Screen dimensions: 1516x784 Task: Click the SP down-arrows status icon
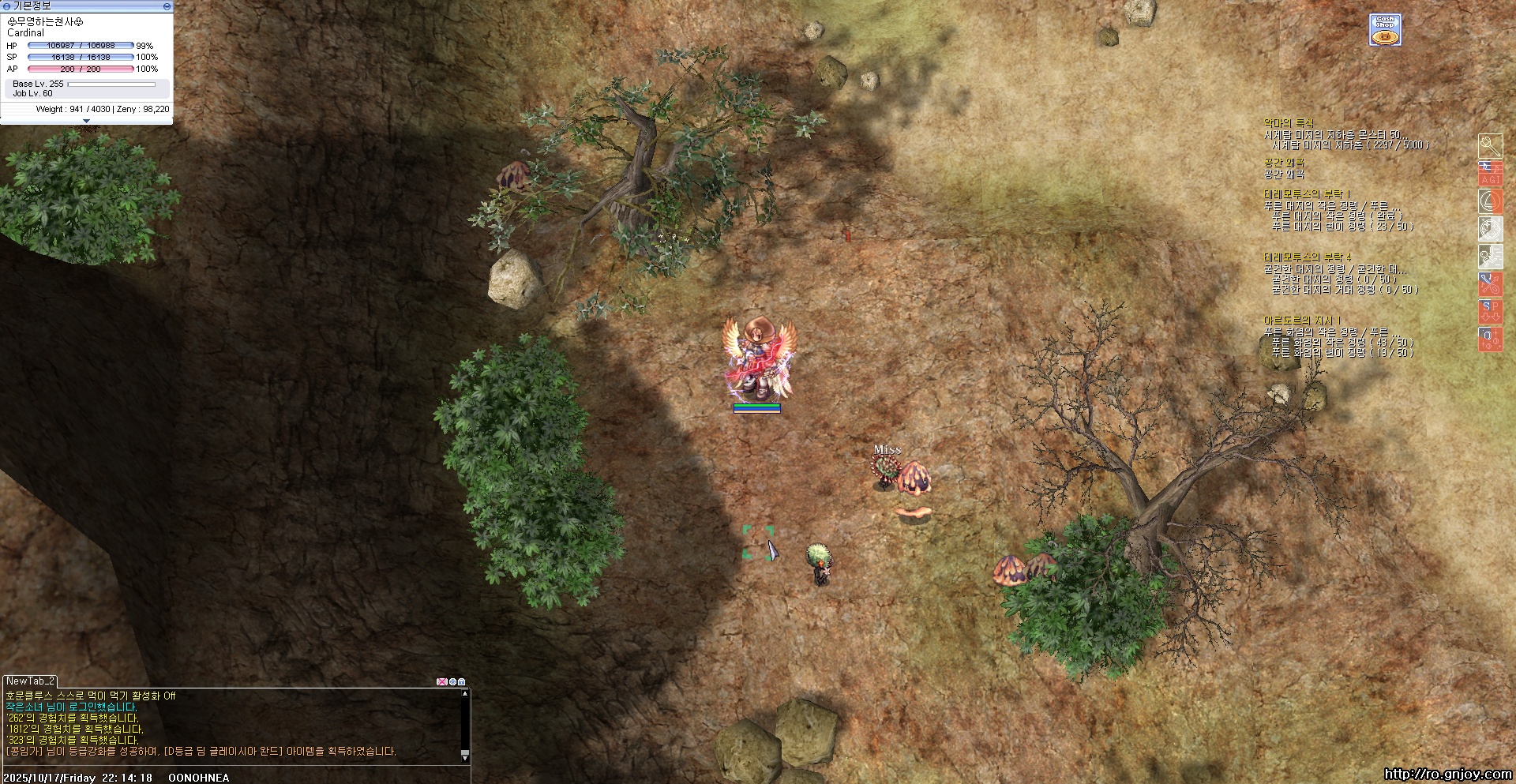point(1490,311)
